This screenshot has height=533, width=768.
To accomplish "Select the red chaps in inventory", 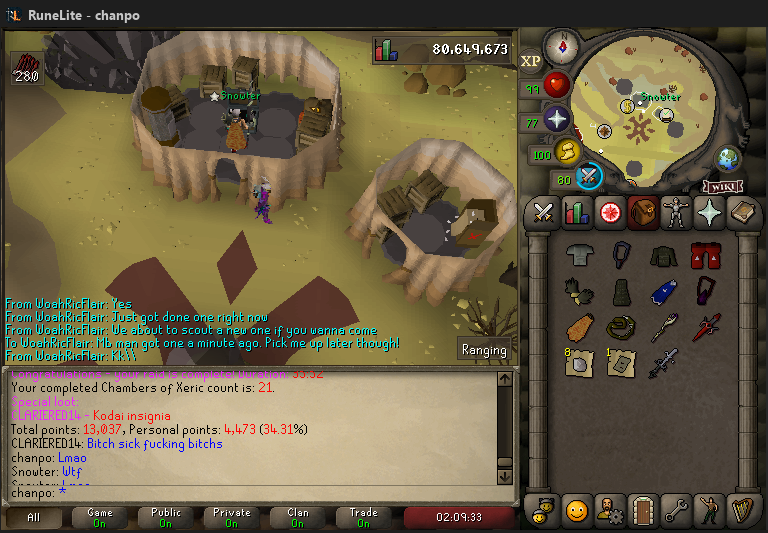I will tap(706, 256).
